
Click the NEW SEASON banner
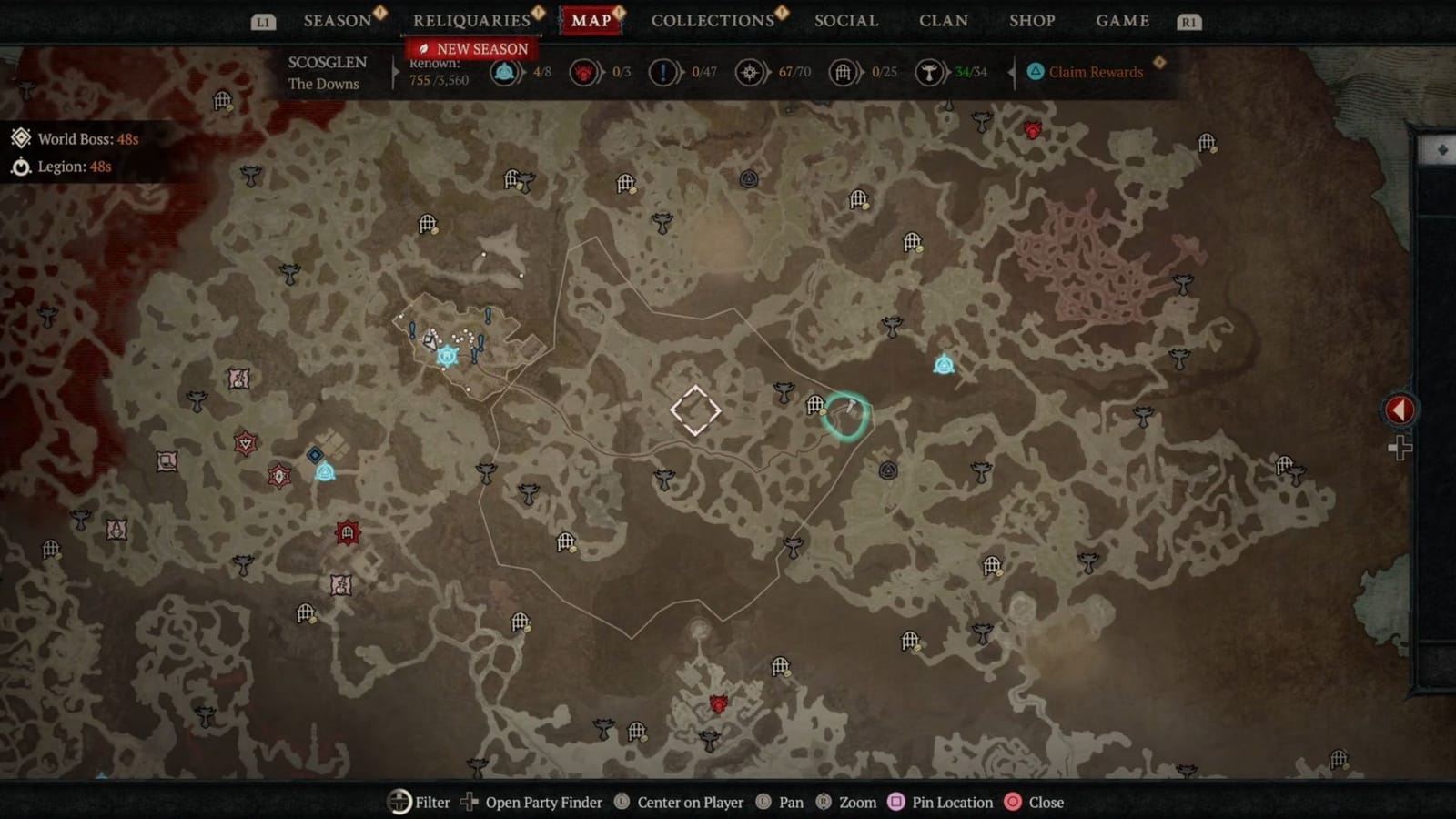coord(472,47)
